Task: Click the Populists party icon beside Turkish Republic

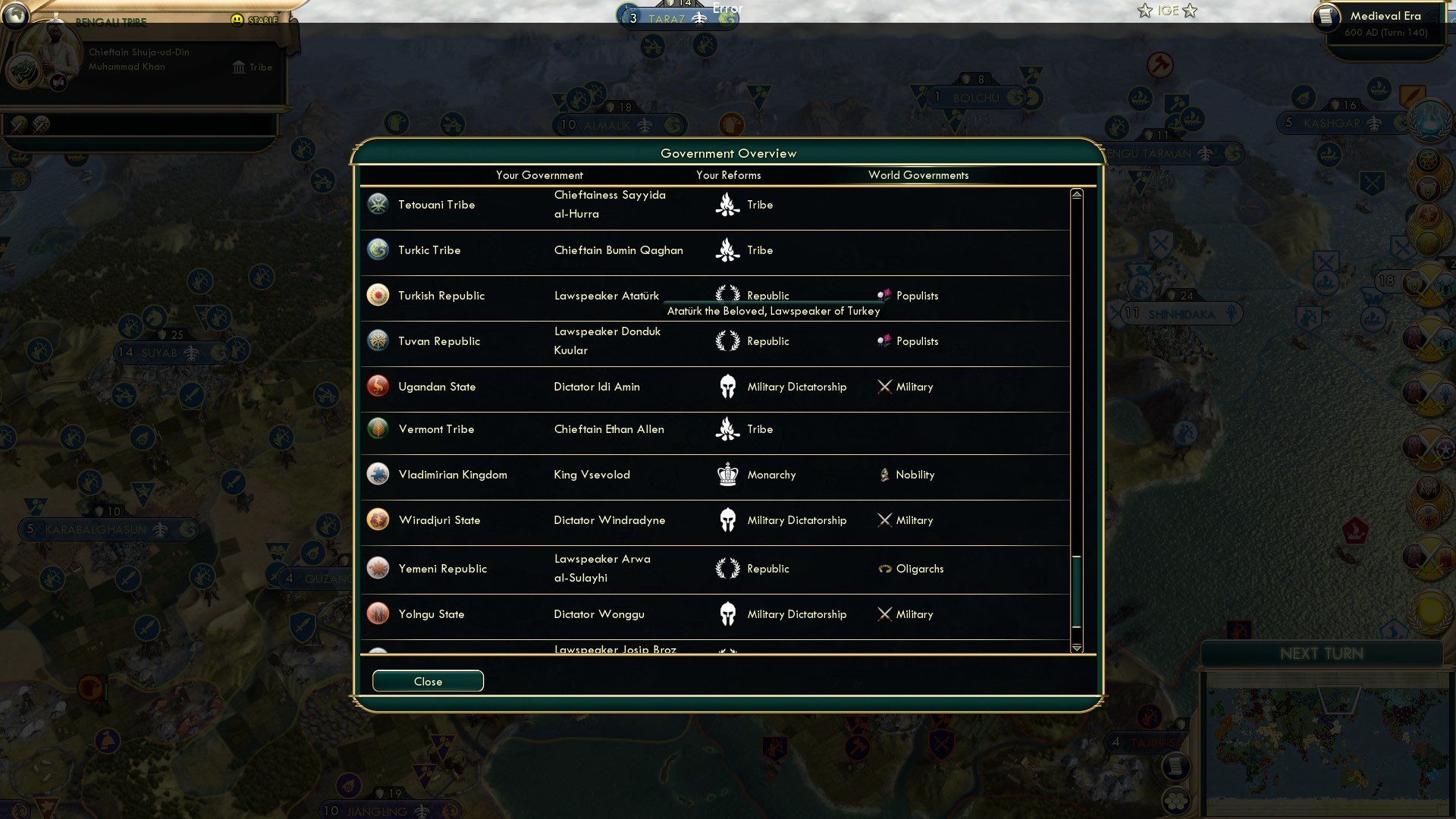Action: [x=884, y=296]
